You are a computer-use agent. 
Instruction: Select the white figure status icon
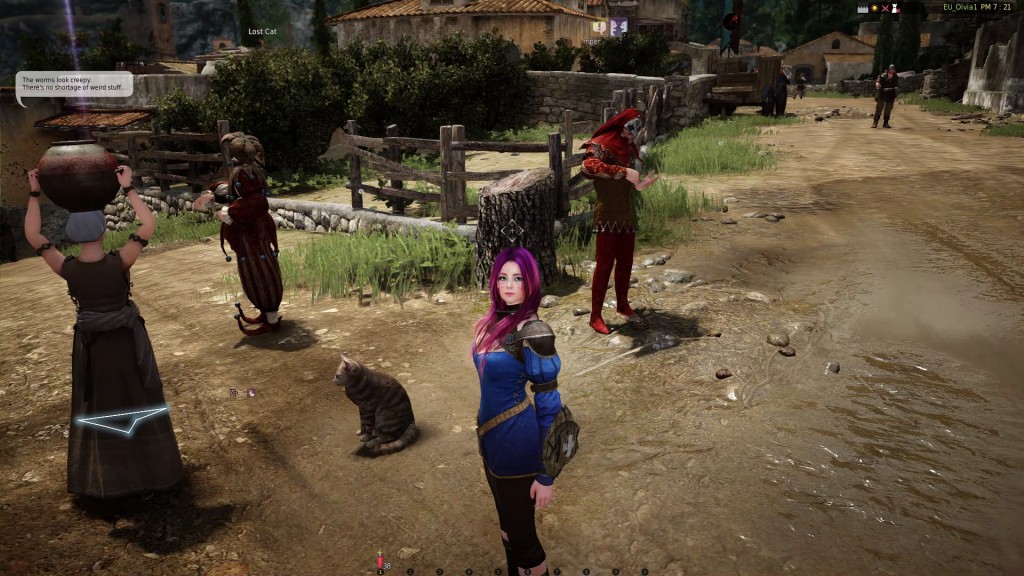pos(896,8)
